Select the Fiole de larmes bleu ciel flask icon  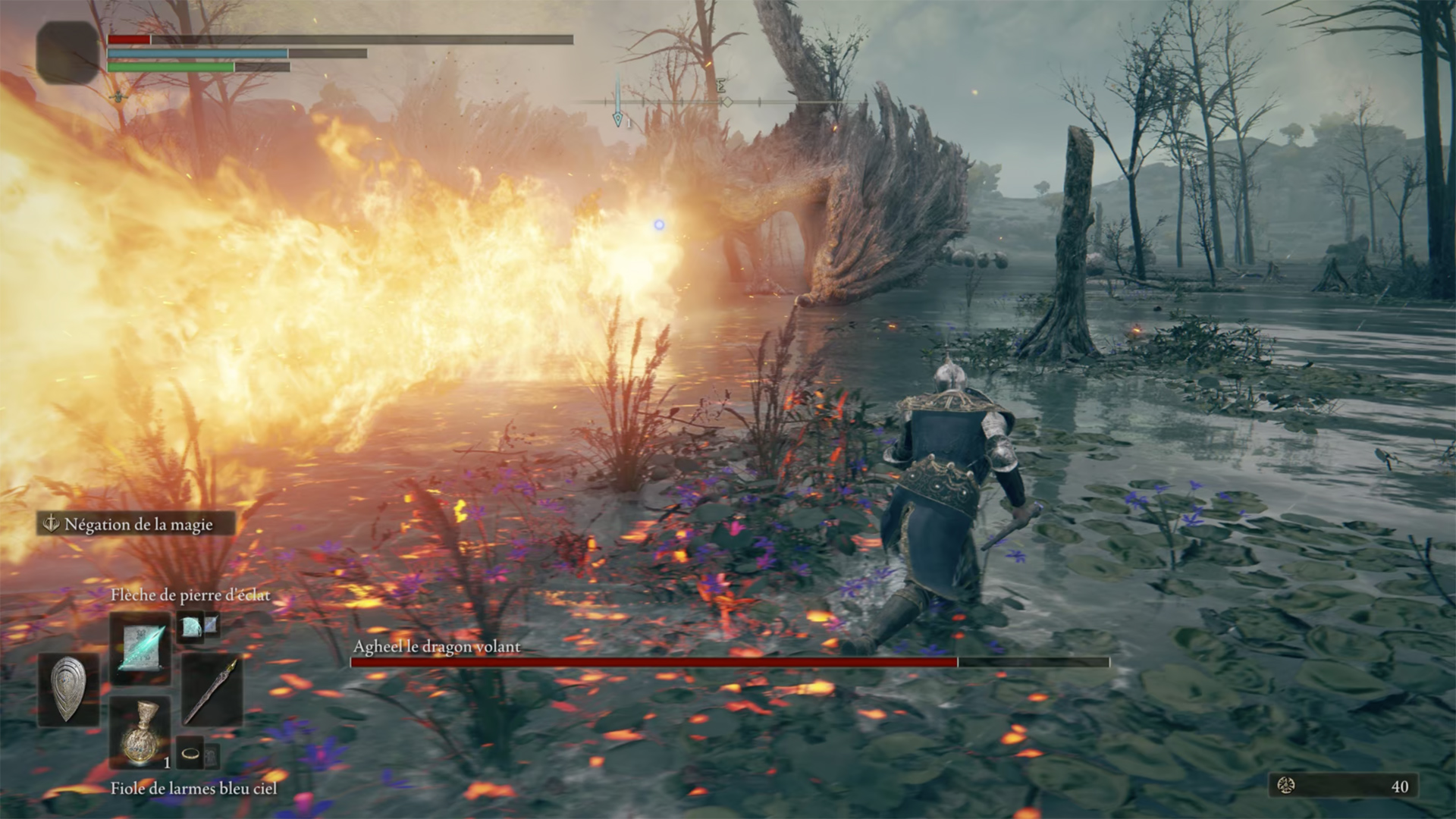pos(140,735)
